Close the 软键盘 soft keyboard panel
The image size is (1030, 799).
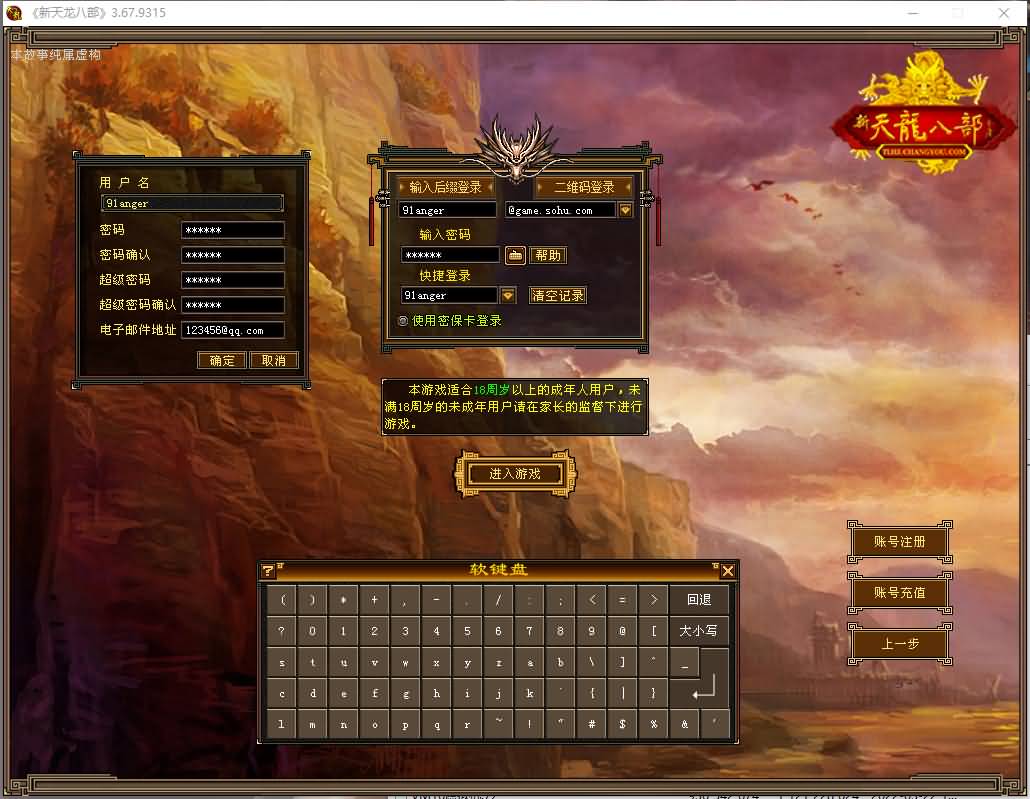click(728, 570)
